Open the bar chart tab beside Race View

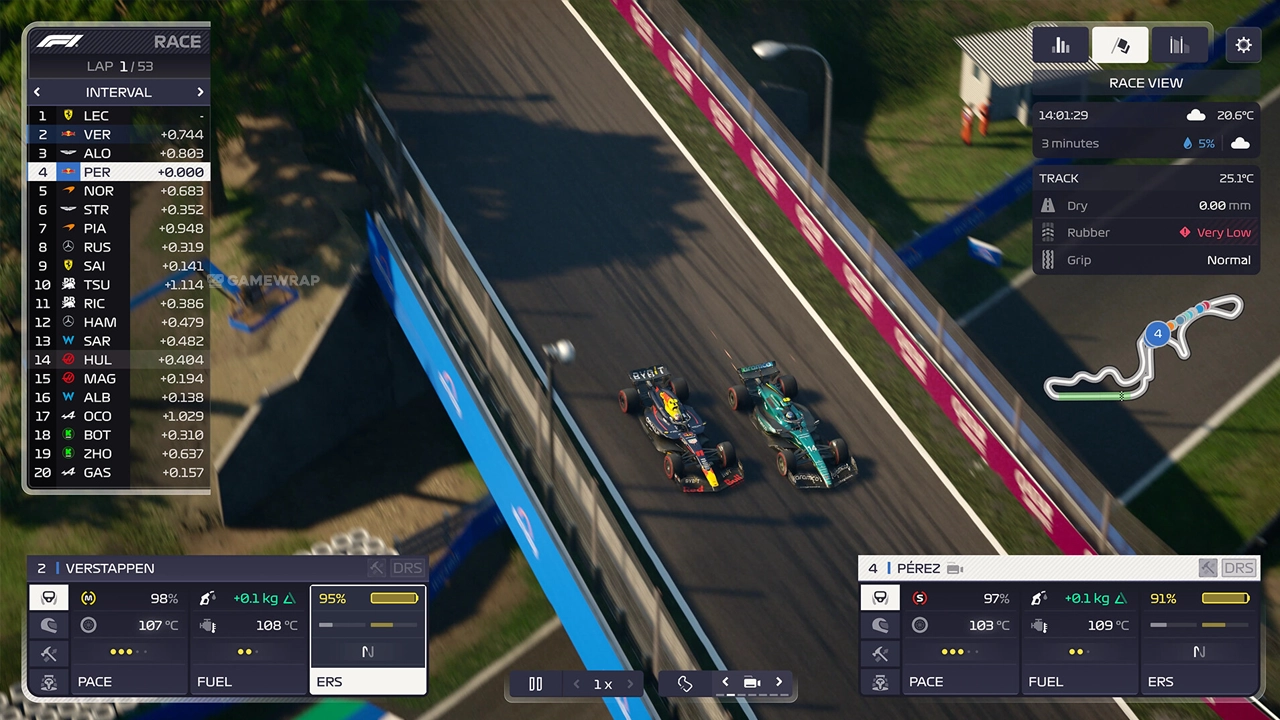click(x=1061, y=45)
